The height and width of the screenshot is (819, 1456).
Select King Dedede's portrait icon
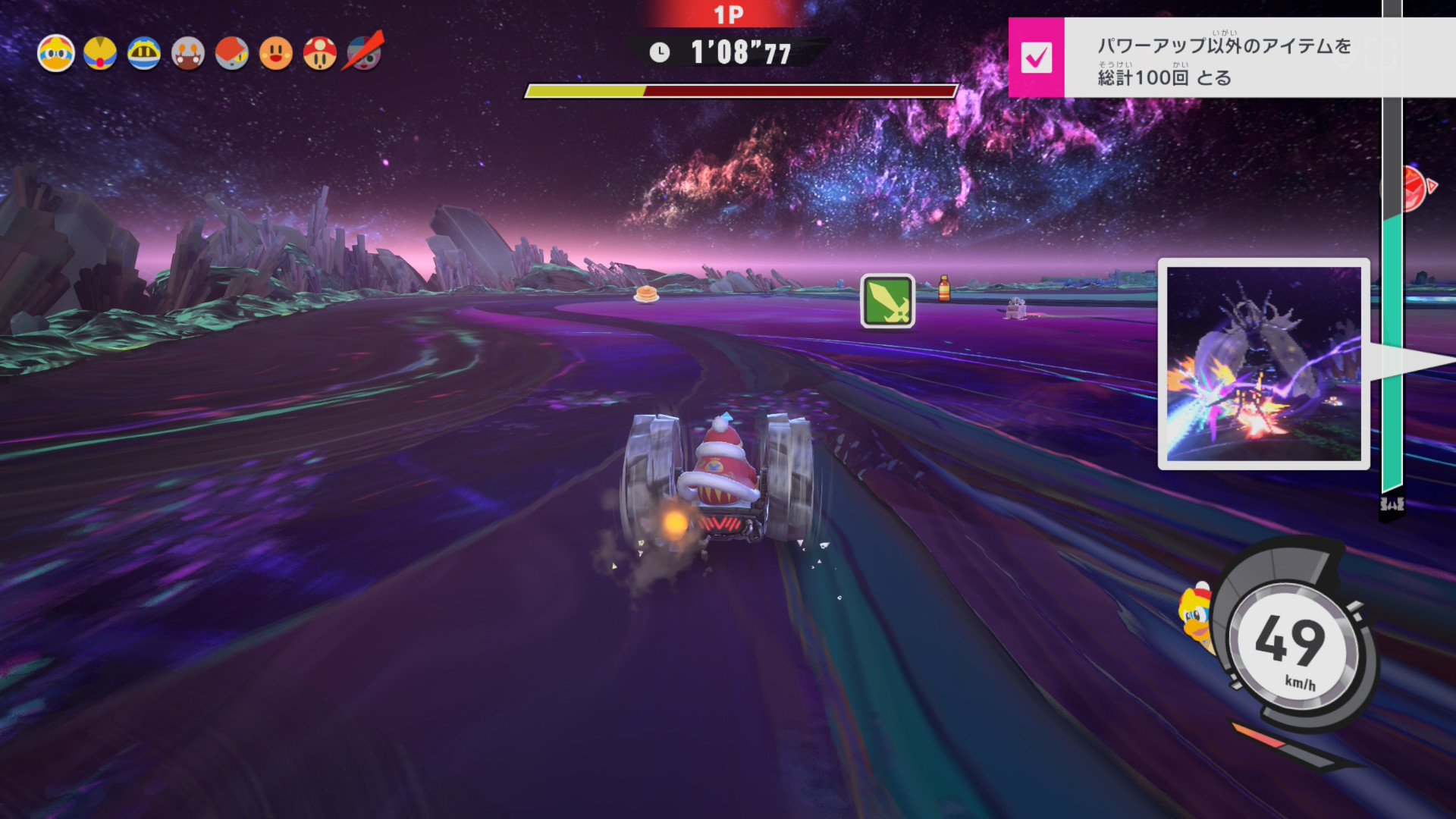point(56,54)
